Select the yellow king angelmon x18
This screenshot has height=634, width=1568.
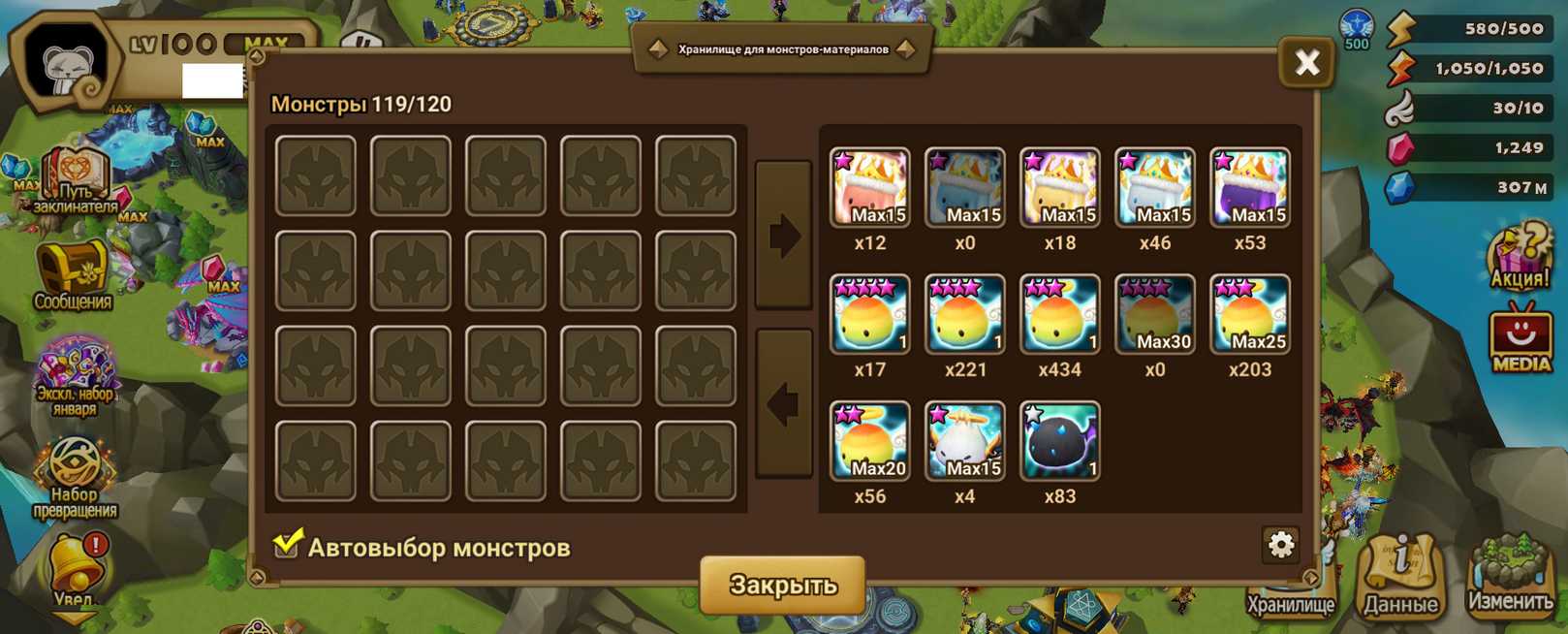tap(1059, 188)
